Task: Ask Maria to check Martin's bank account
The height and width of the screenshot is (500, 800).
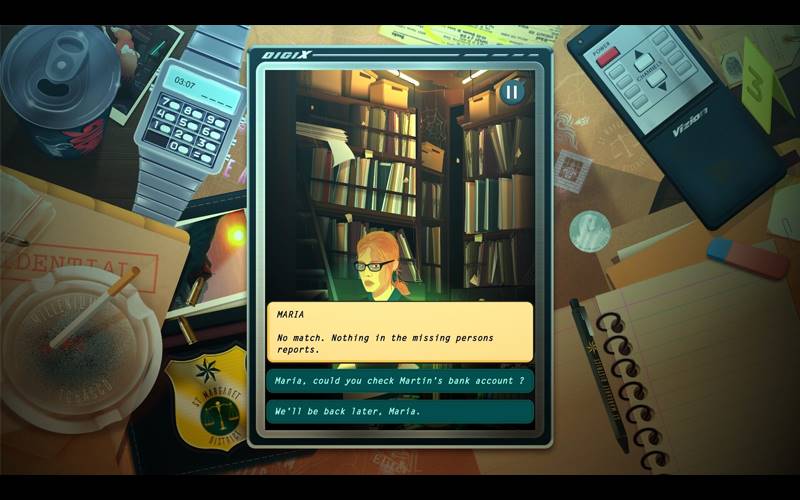Action: 399,380
